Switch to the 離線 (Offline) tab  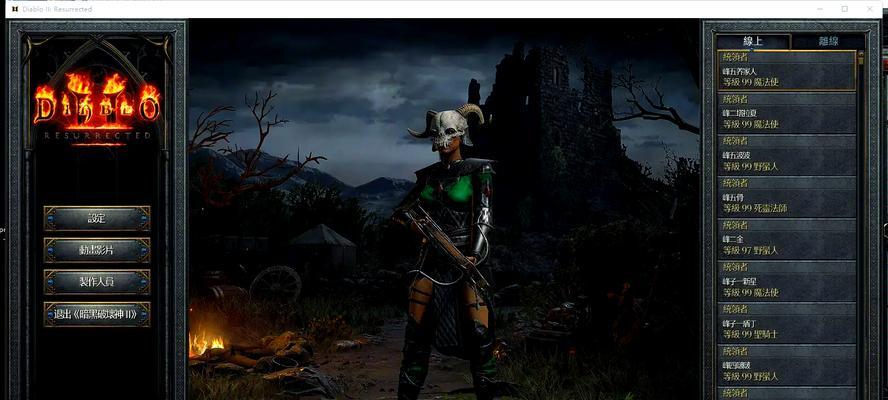[827, 41]
